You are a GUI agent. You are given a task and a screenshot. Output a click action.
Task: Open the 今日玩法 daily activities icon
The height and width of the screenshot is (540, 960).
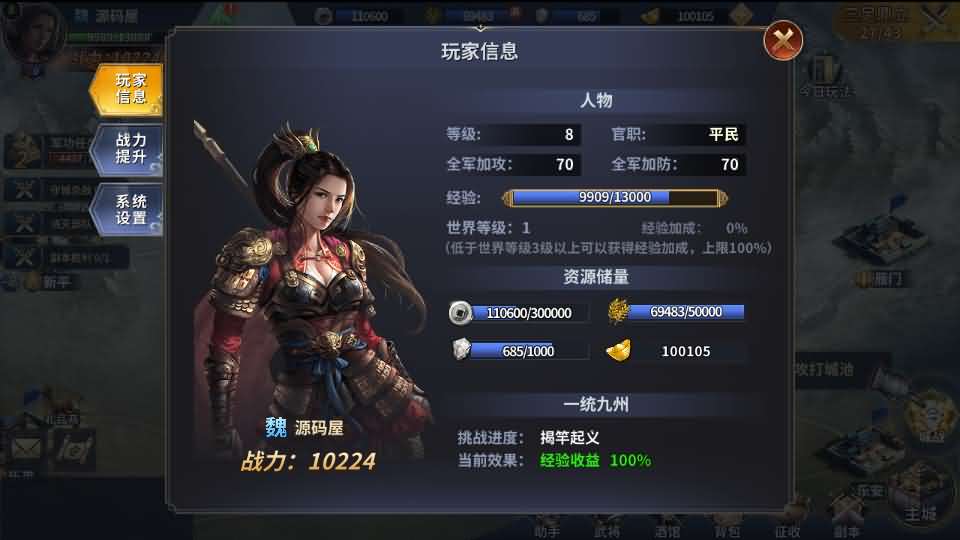(825, 76)
